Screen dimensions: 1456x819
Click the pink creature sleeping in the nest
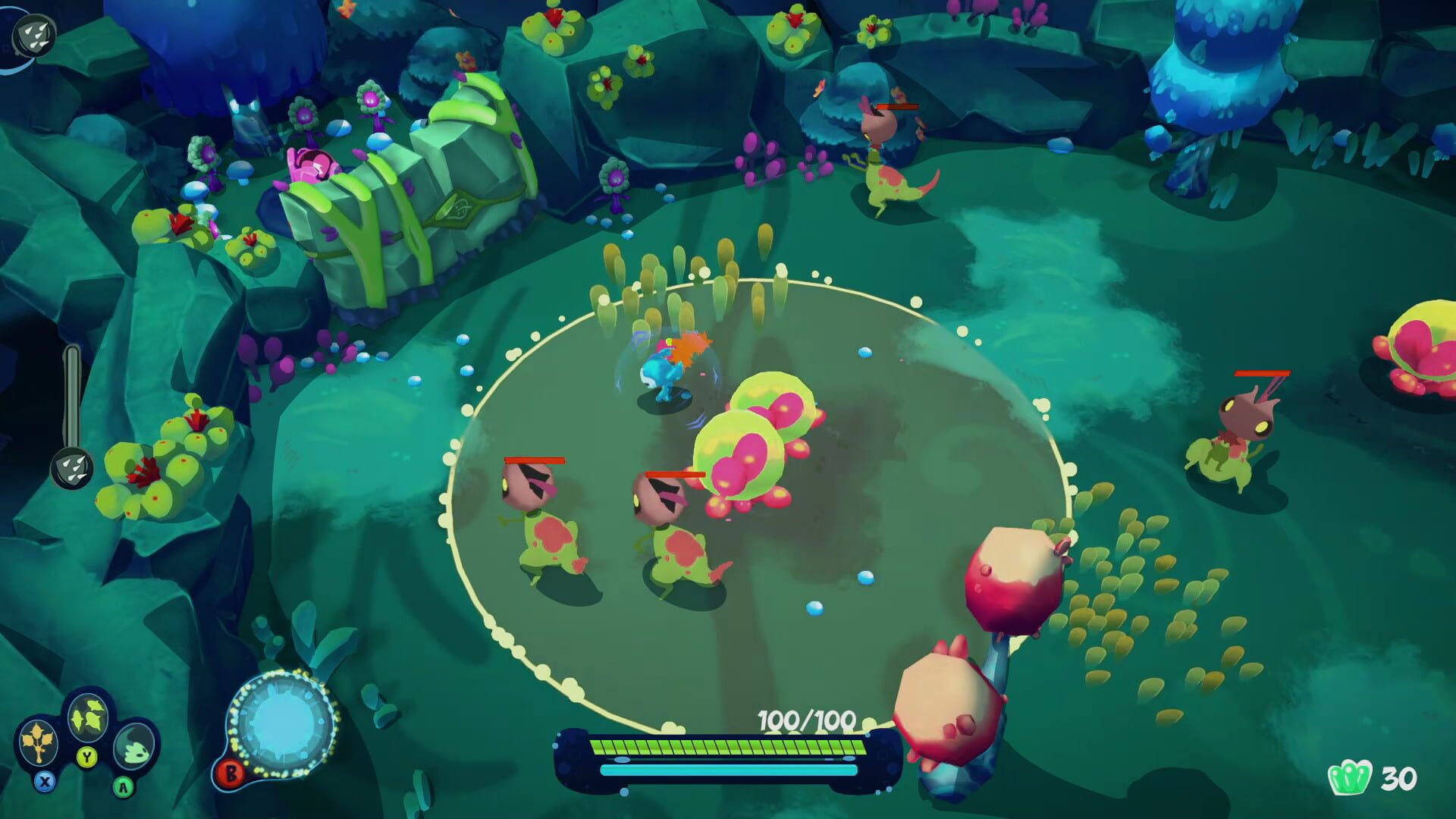pos(311,163)
